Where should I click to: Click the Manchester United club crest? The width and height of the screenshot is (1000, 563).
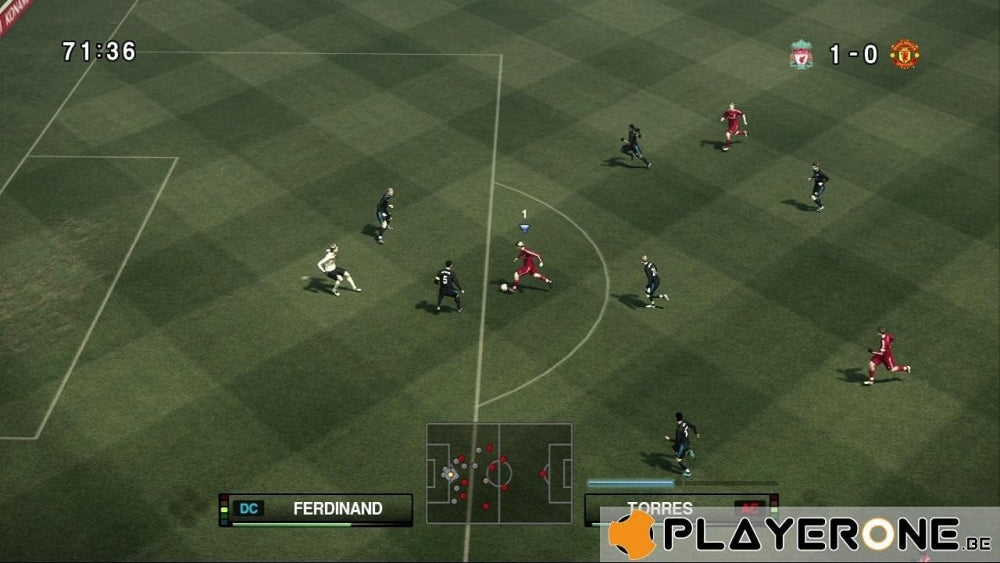pos(905,54)
